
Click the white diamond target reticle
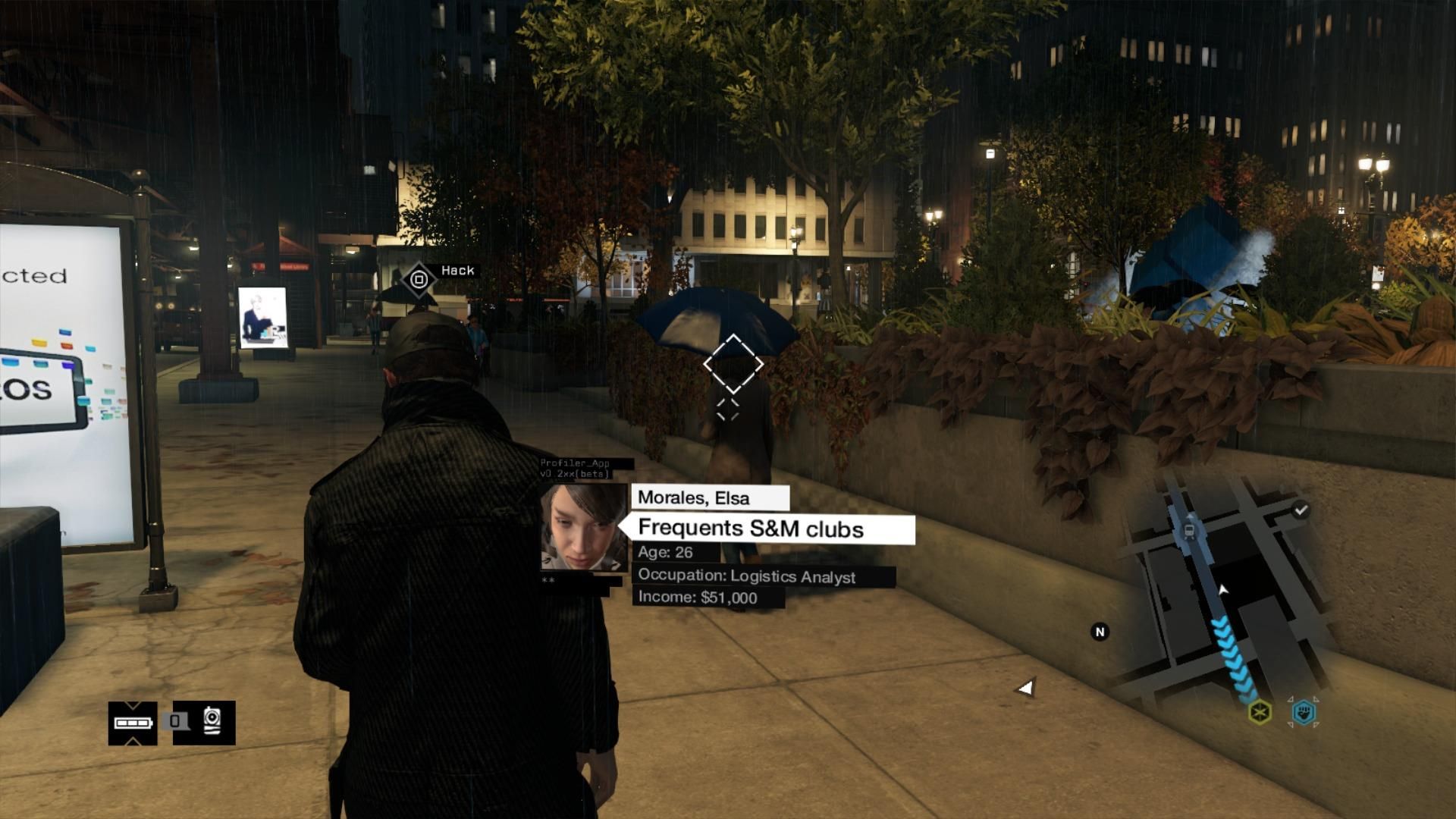tap(733, 364)
